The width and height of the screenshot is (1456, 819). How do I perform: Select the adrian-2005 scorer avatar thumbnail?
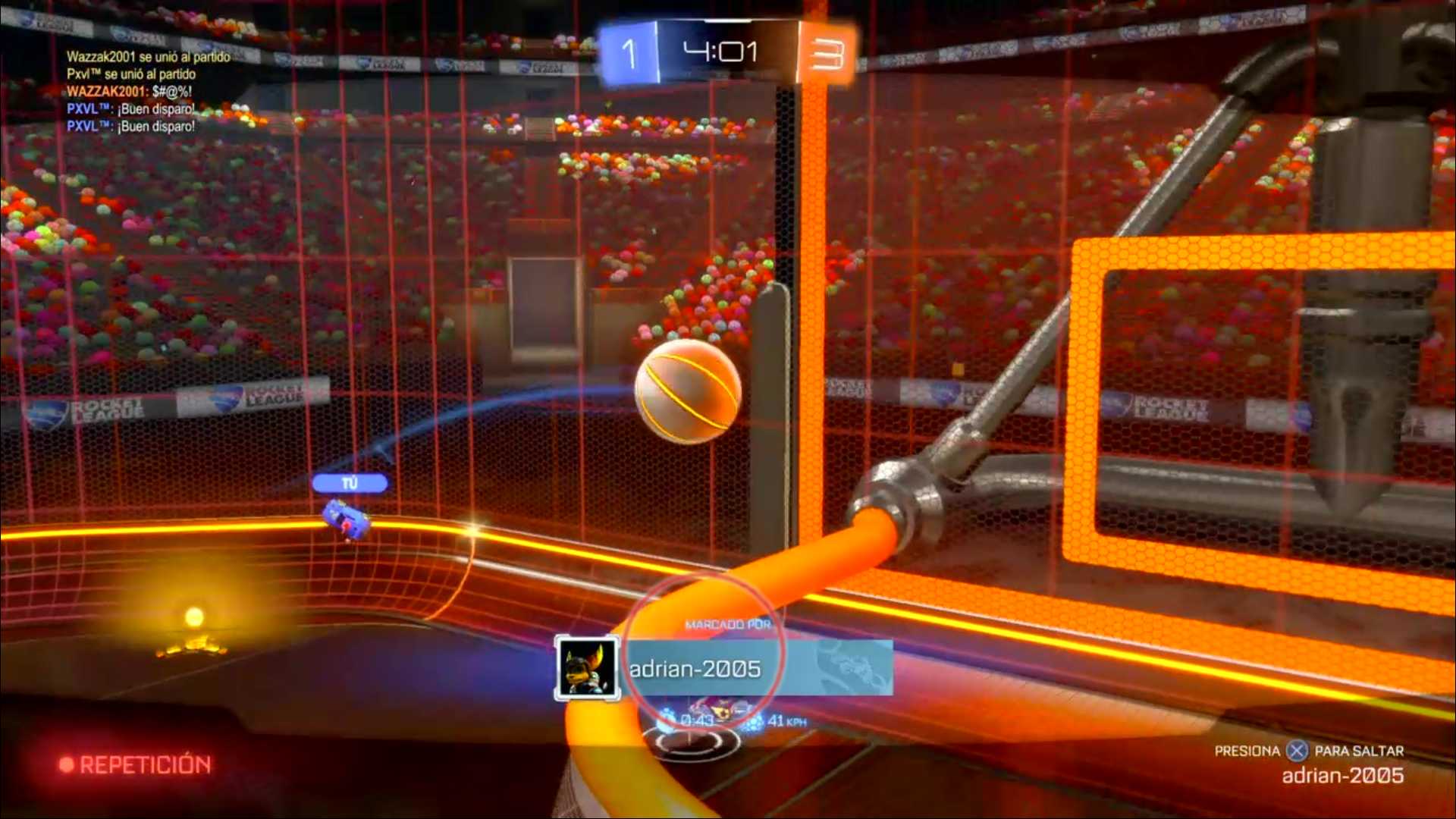click(x=586, y=668)
